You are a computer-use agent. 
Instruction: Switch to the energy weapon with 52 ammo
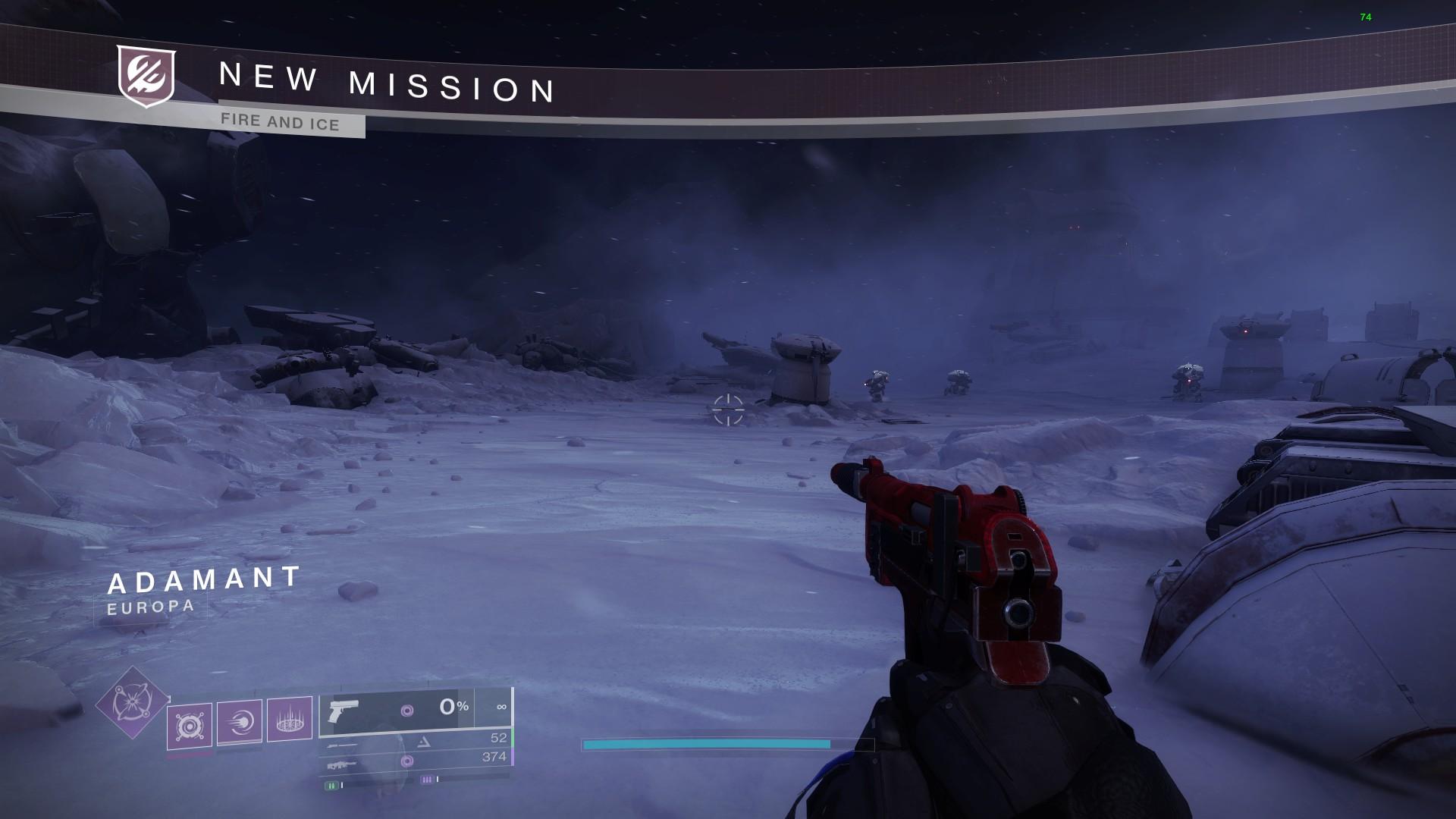pyautogui.click(x=416, y=741)
